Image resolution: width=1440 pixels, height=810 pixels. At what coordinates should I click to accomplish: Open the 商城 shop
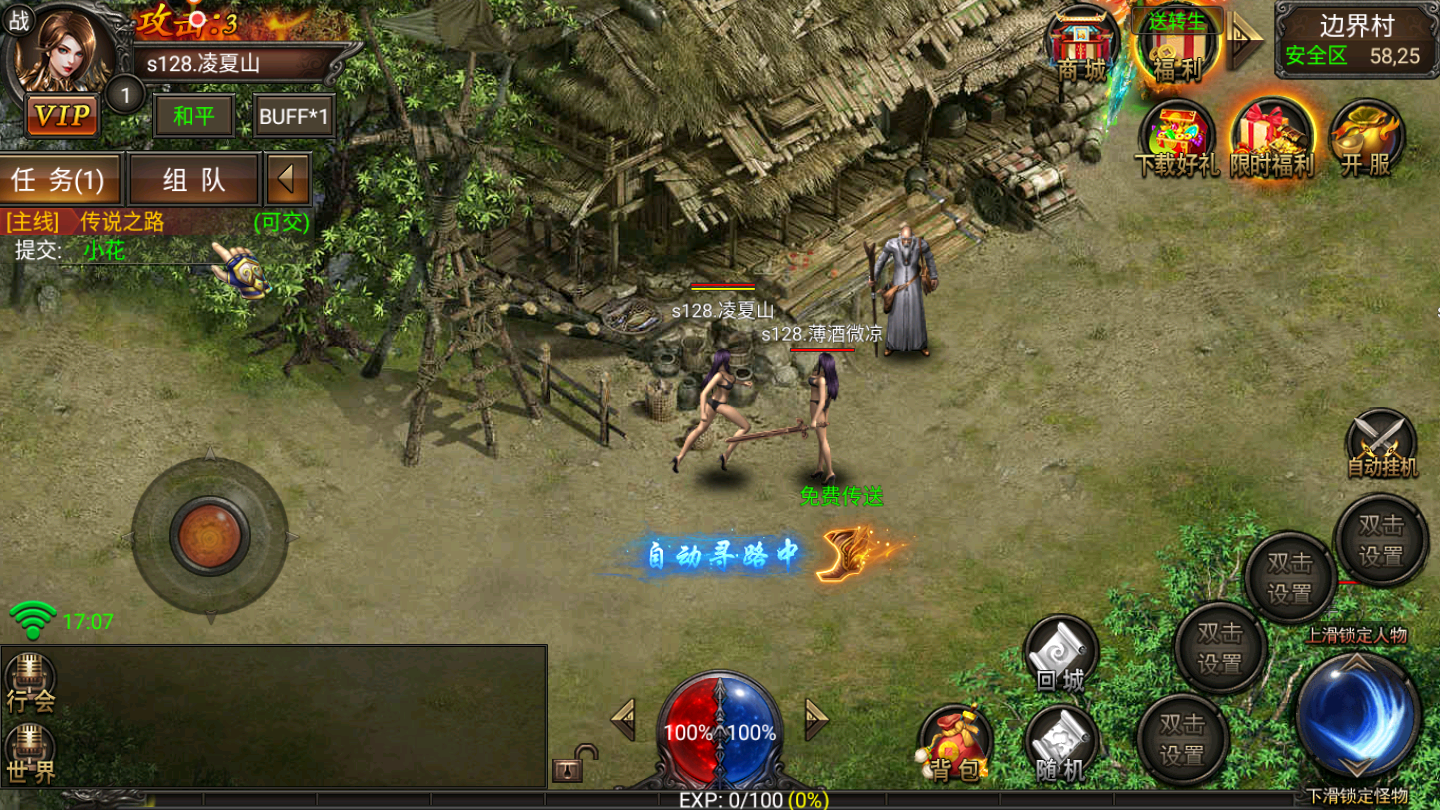coord(1083,45)
